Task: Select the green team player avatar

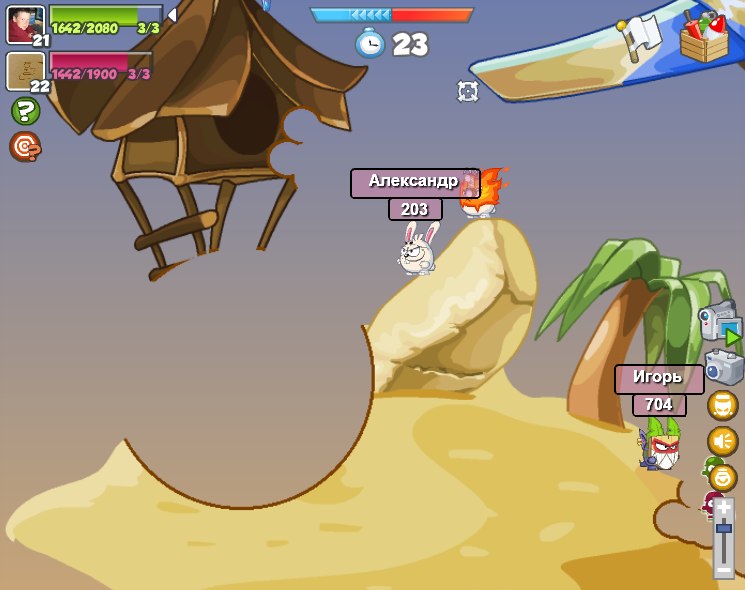Action: pyautogui.click(x=25, y=24)
